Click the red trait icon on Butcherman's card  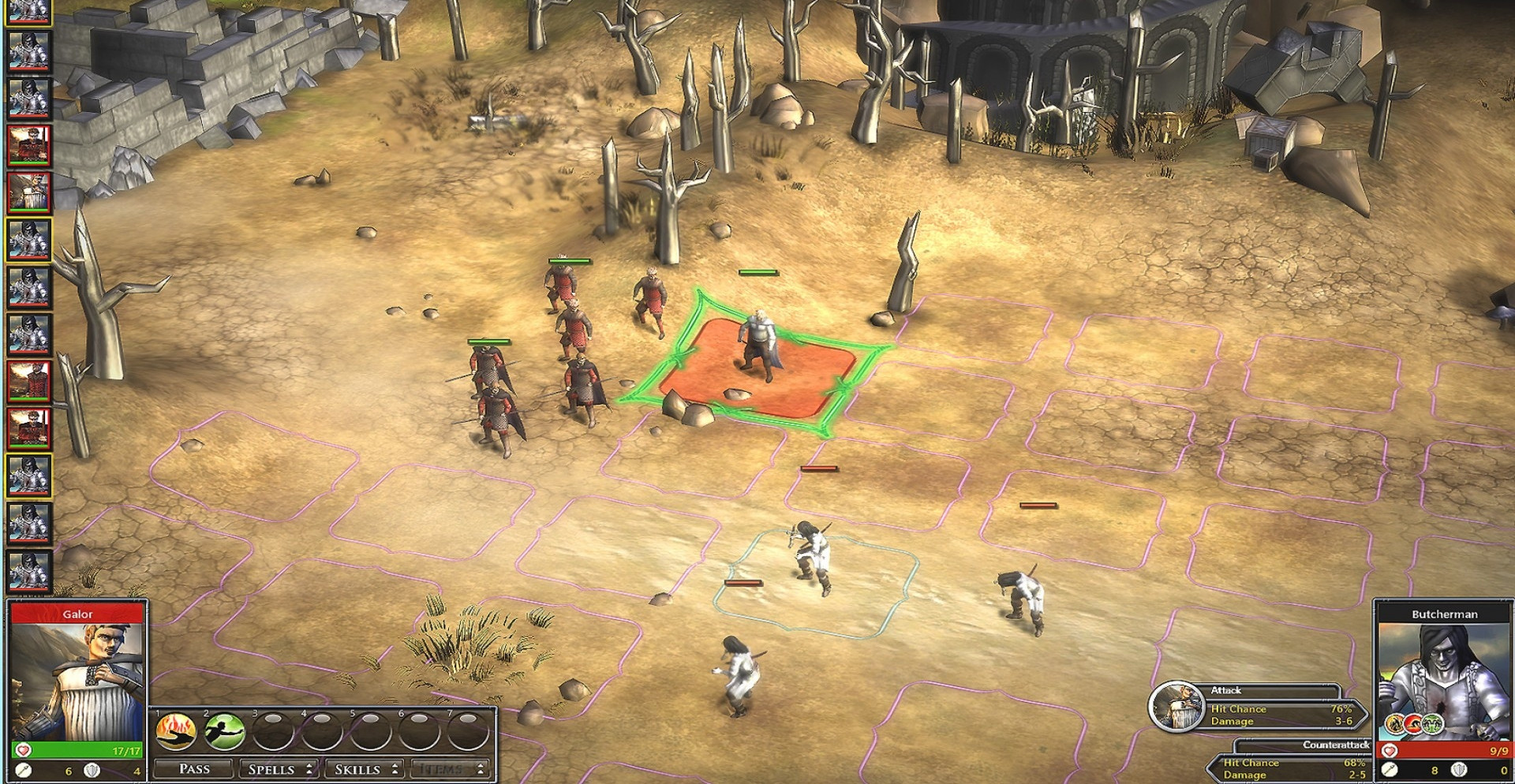(1414, 723)
